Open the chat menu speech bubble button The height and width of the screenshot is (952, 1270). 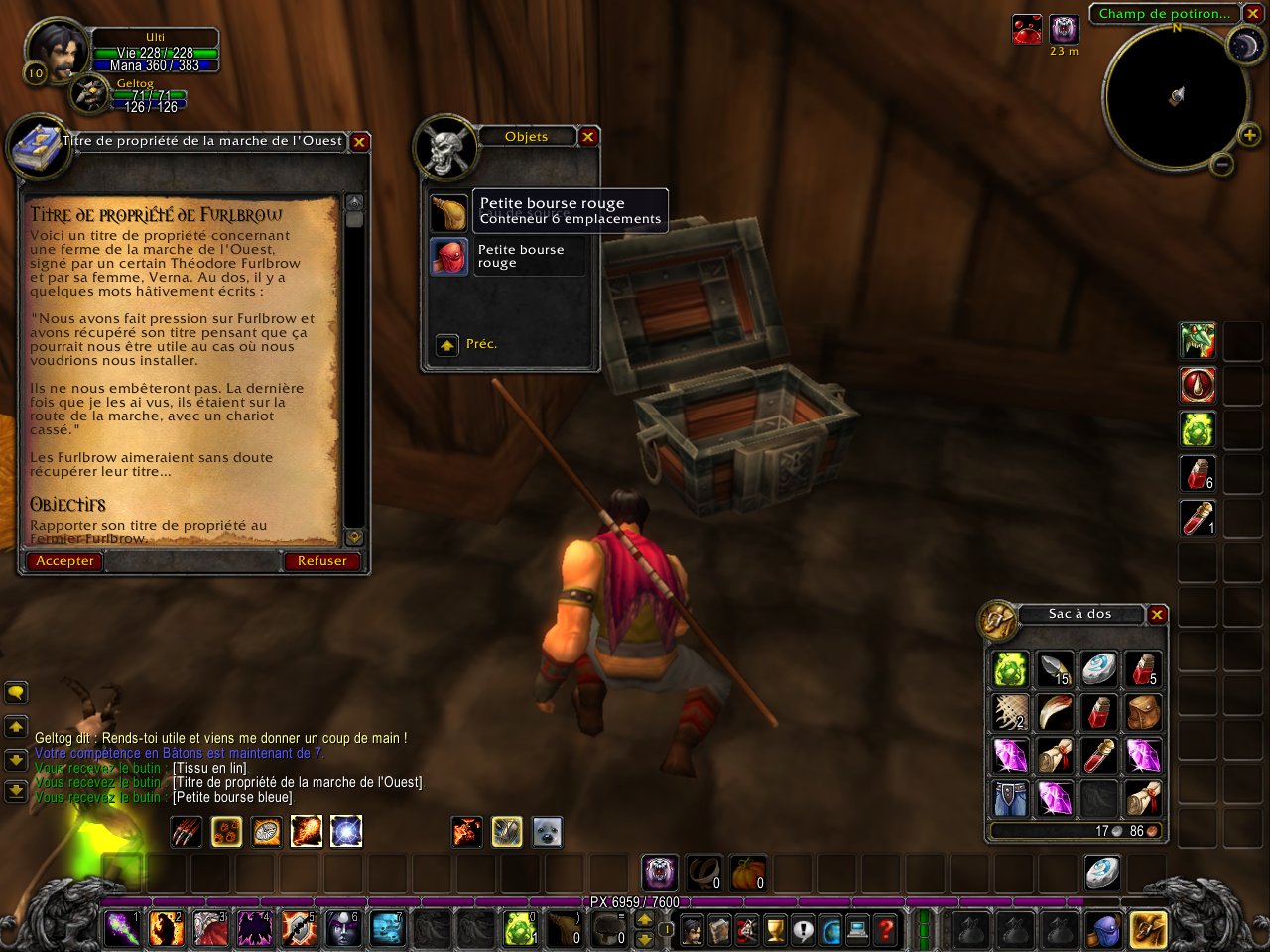point(16,692)
